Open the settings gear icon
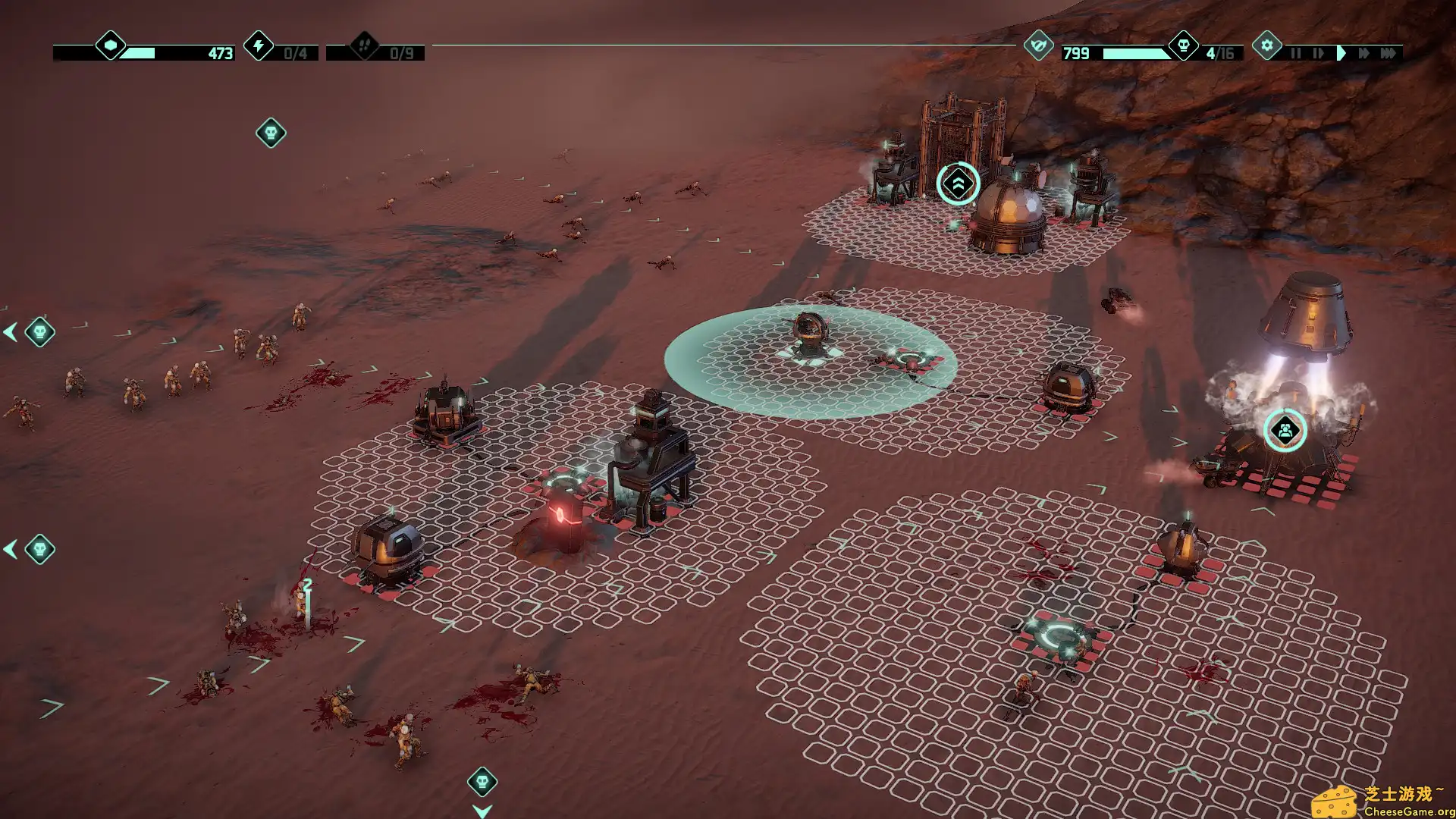 (x=1267, y=45)
